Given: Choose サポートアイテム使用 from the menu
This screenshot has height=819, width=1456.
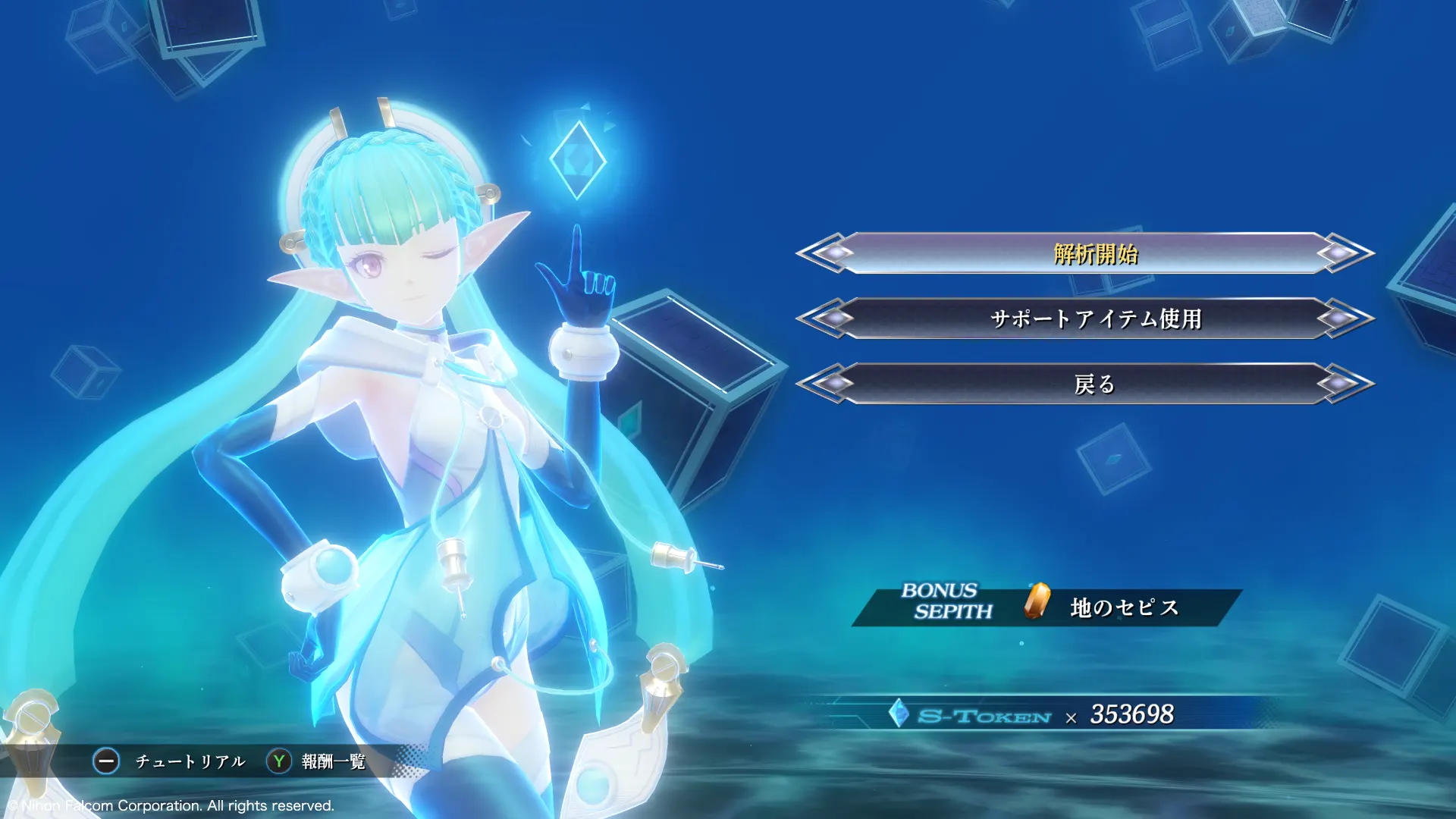Looking at the screenshot, I should point(1095,318).
